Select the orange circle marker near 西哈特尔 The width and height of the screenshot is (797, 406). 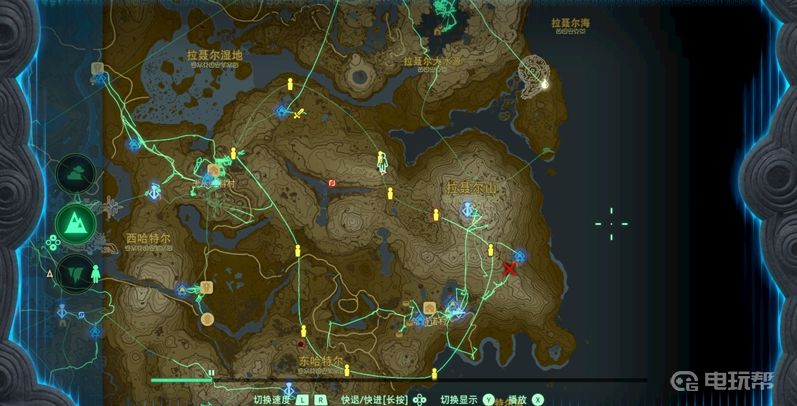[207, 319]
